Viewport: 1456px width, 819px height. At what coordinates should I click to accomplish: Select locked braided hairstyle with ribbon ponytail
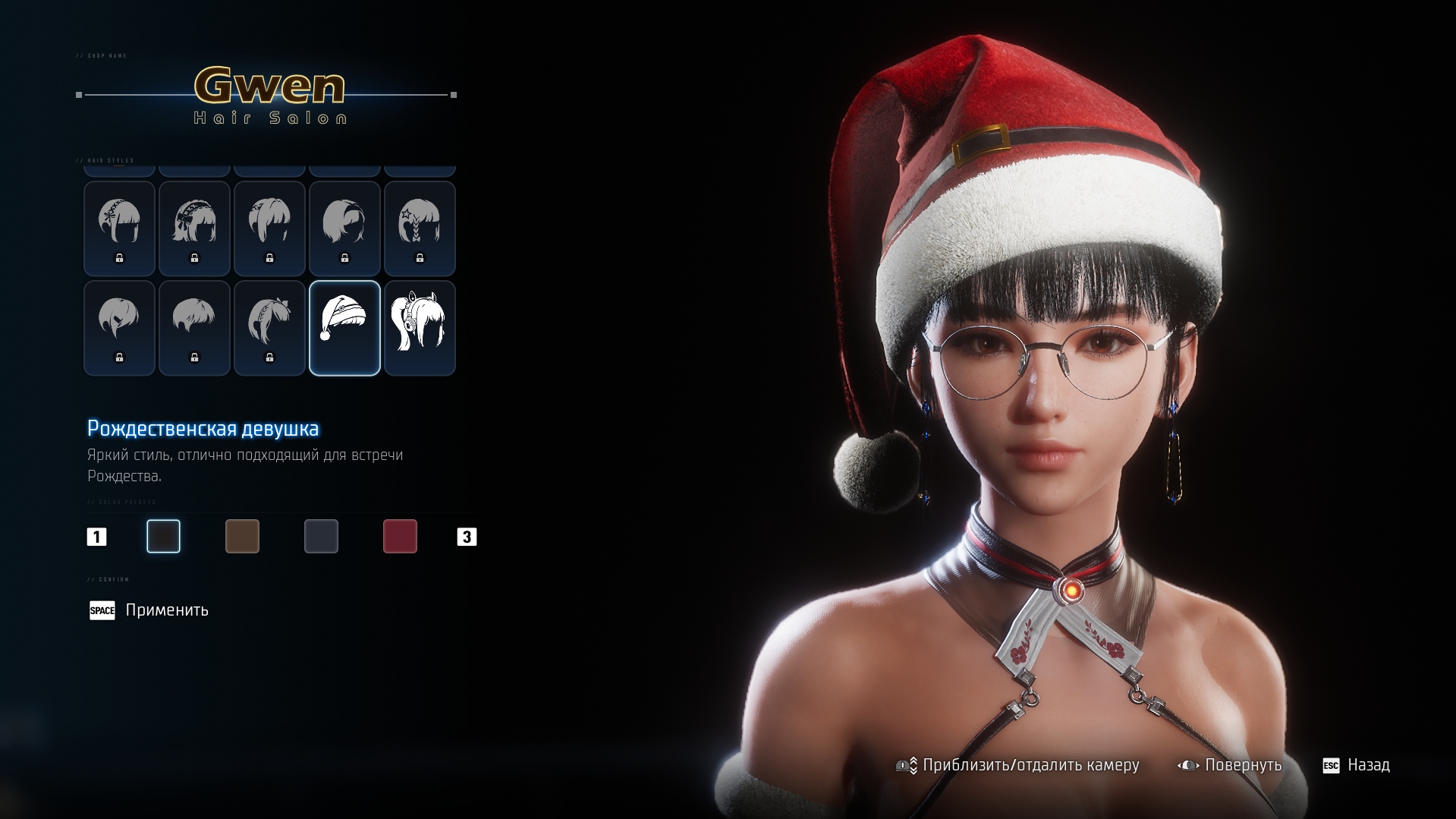[x=269, y=328]
